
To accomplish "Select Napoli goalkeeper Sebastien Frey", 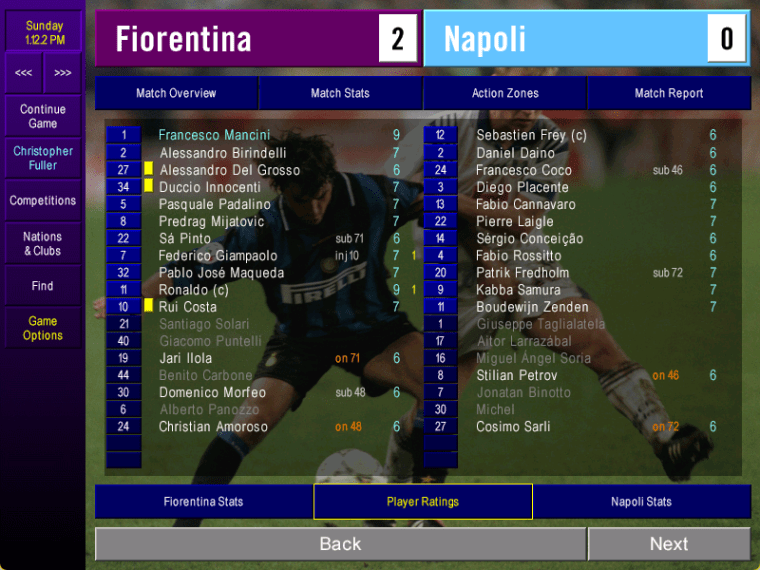I will (531, 135).
